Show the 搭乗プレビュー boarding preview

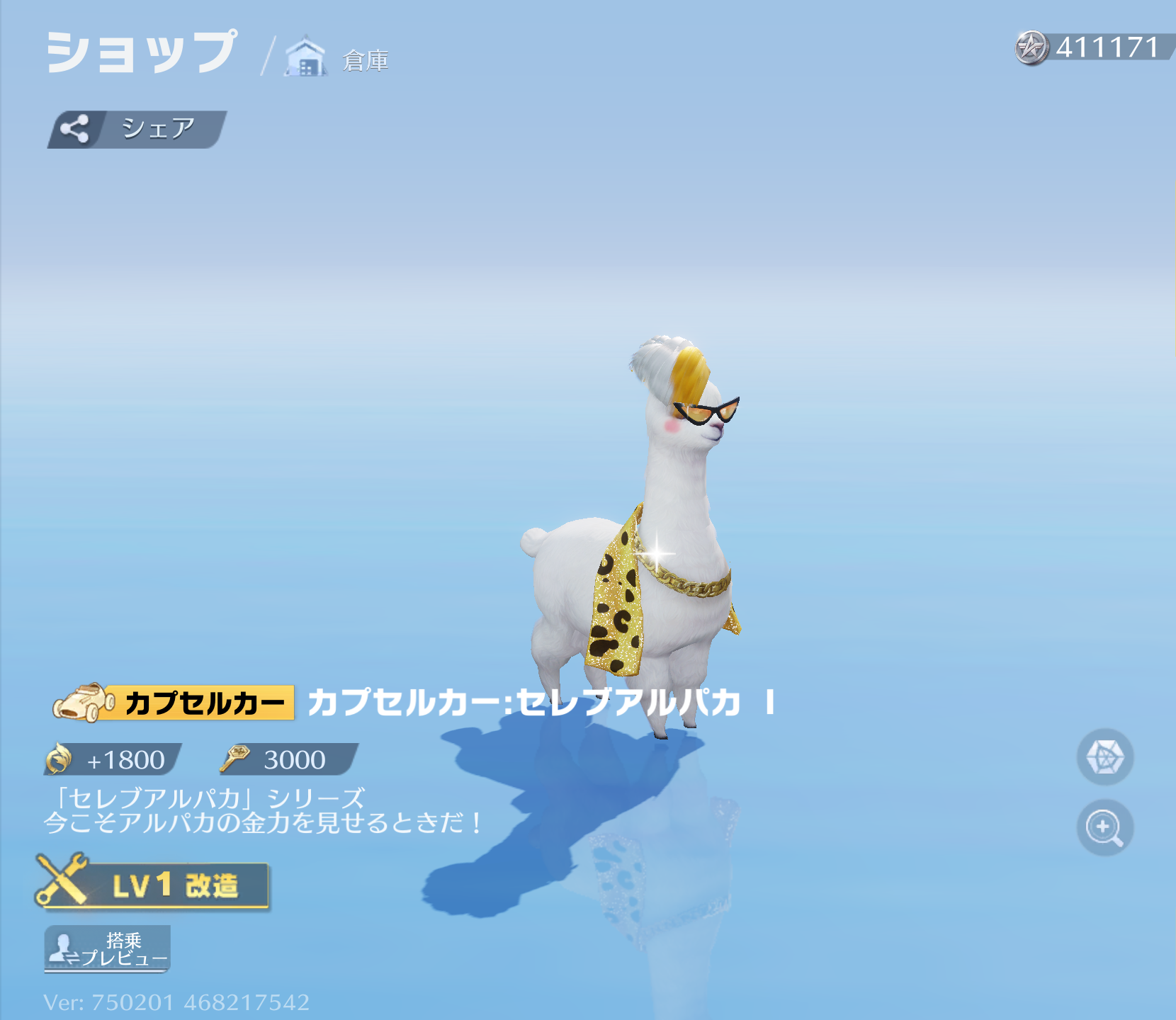point(108,949)
